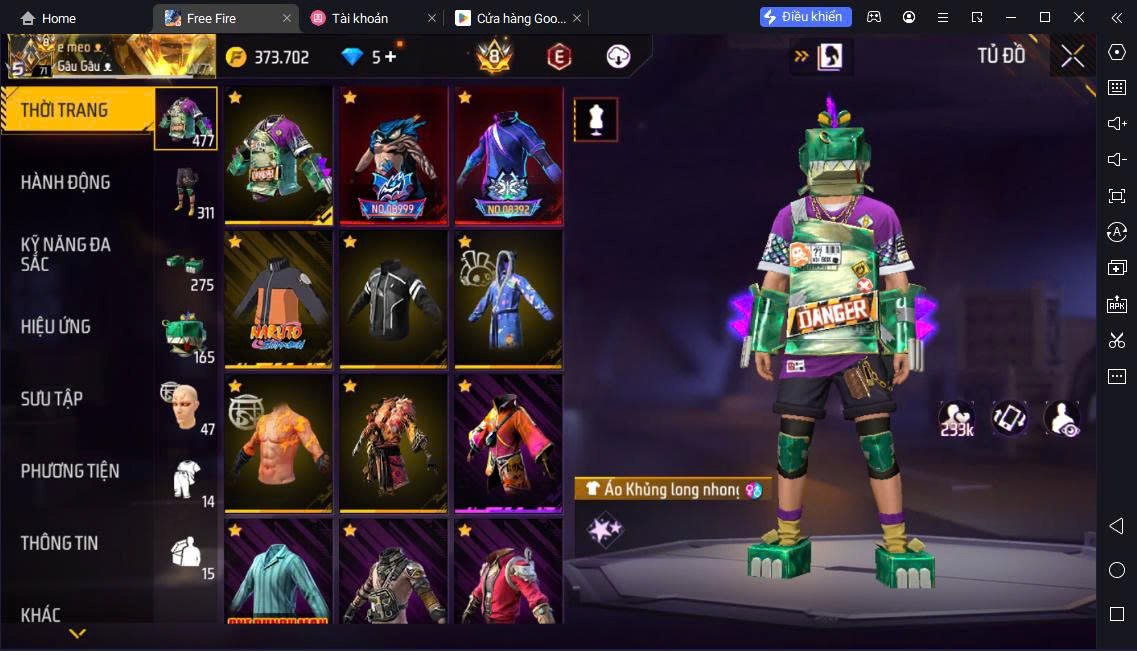Expand the category list down arrow

pos(77,633)
